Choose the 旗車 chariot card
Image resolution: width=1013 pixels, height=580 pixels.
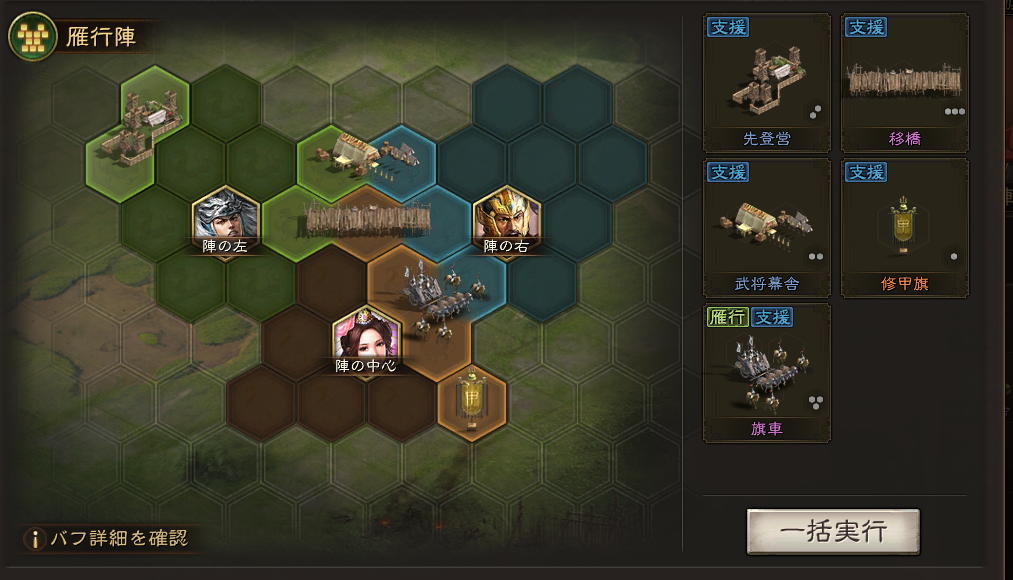[767, 373]
